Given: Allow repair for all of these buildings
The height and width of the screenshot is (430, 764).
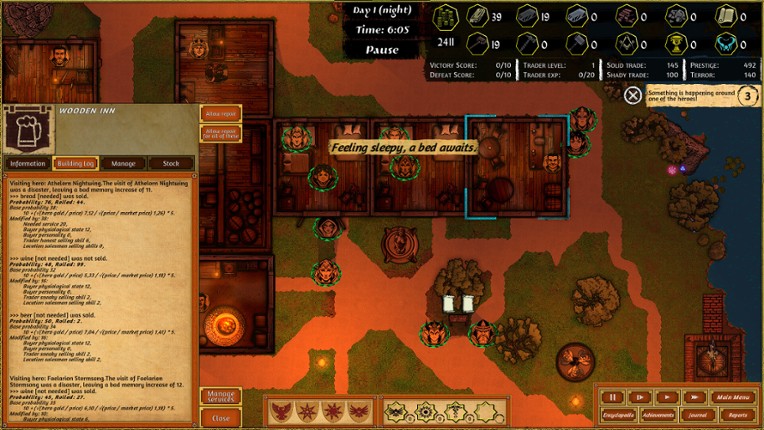Looking at the screenshot, I should (221, 132).
